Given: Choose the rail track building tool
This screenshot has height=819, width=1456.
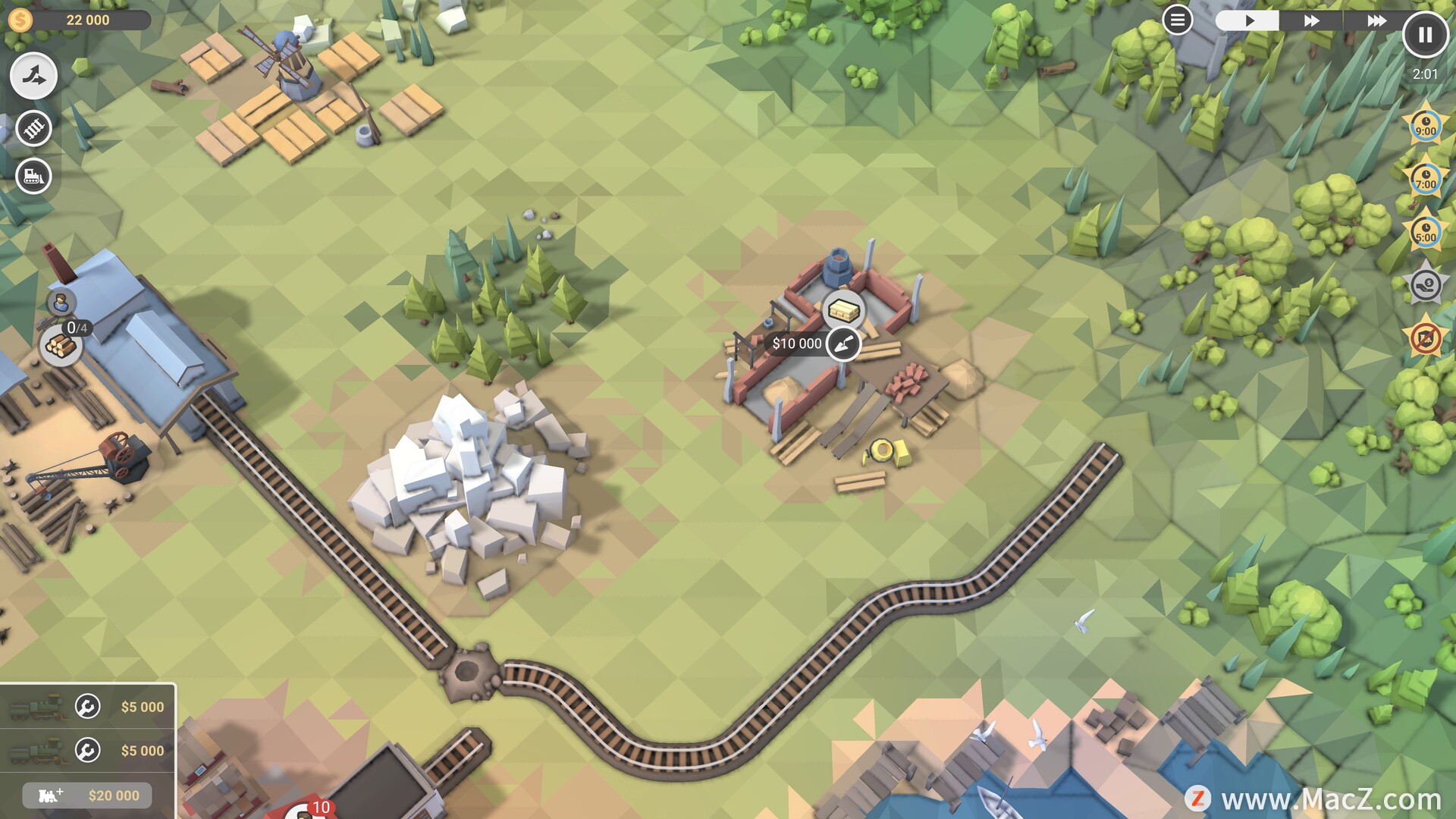Looking at the screenshot, I should pos(33,128).
